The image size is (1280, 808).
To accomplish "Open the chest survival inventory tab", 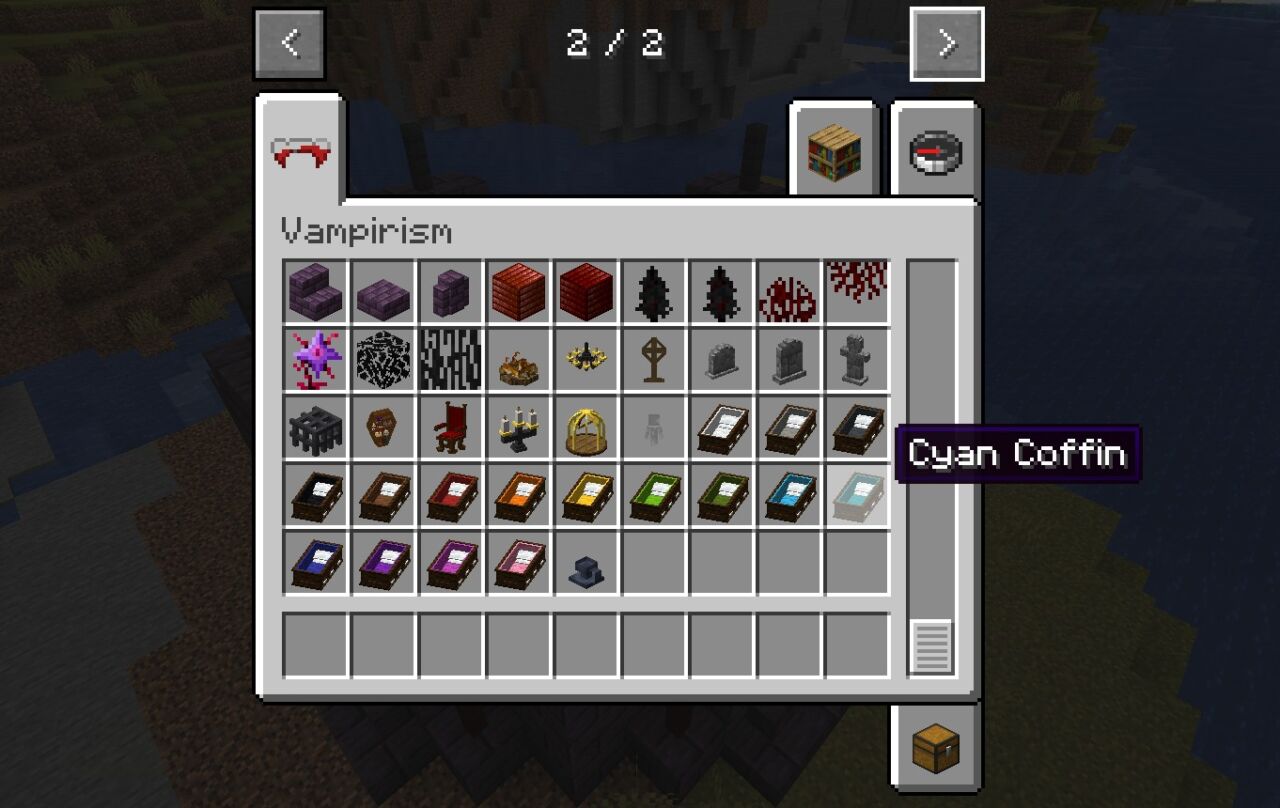I will point(935,746).
